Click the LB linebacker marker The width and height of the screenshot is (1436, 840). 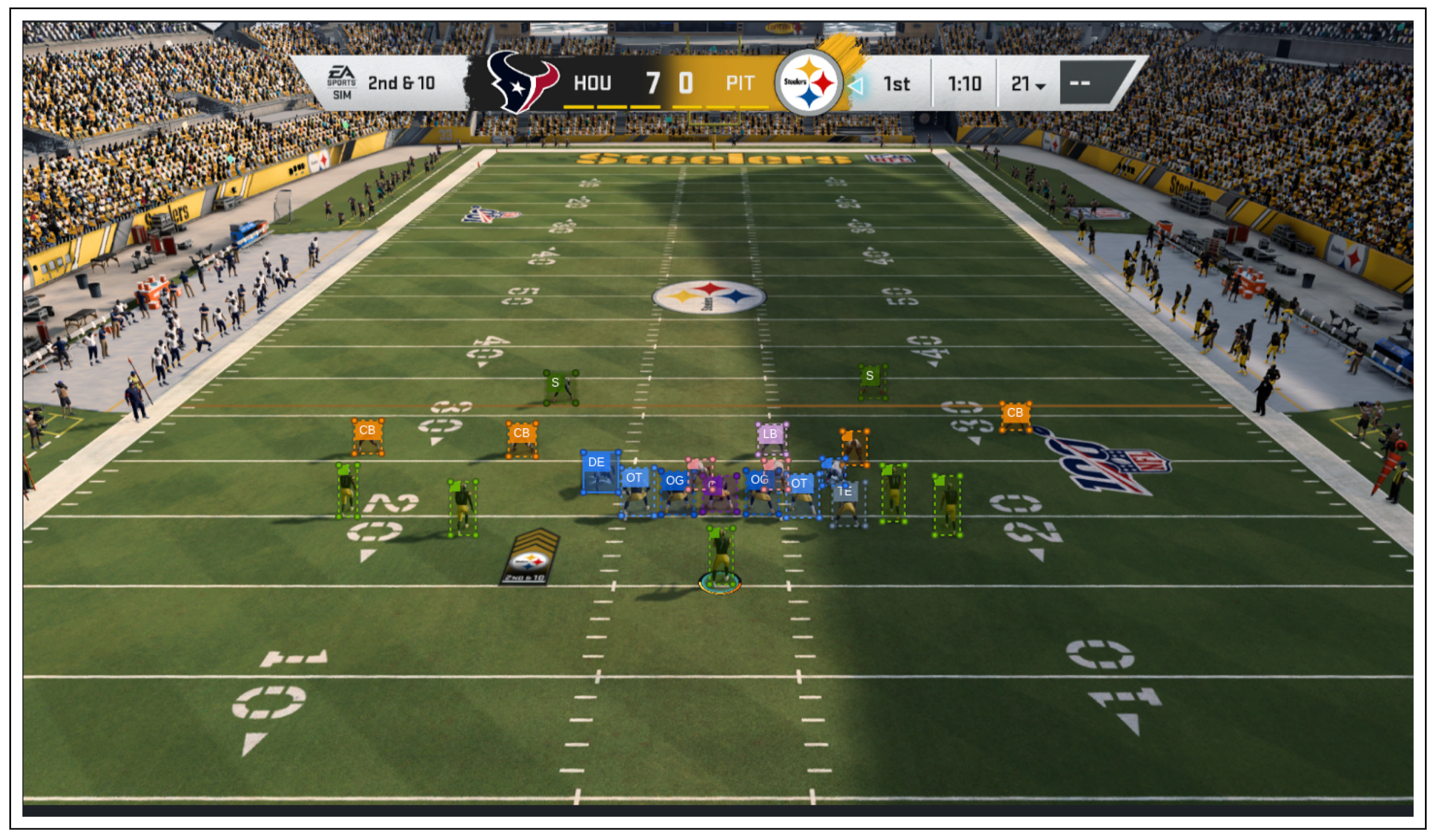(770, 434)
